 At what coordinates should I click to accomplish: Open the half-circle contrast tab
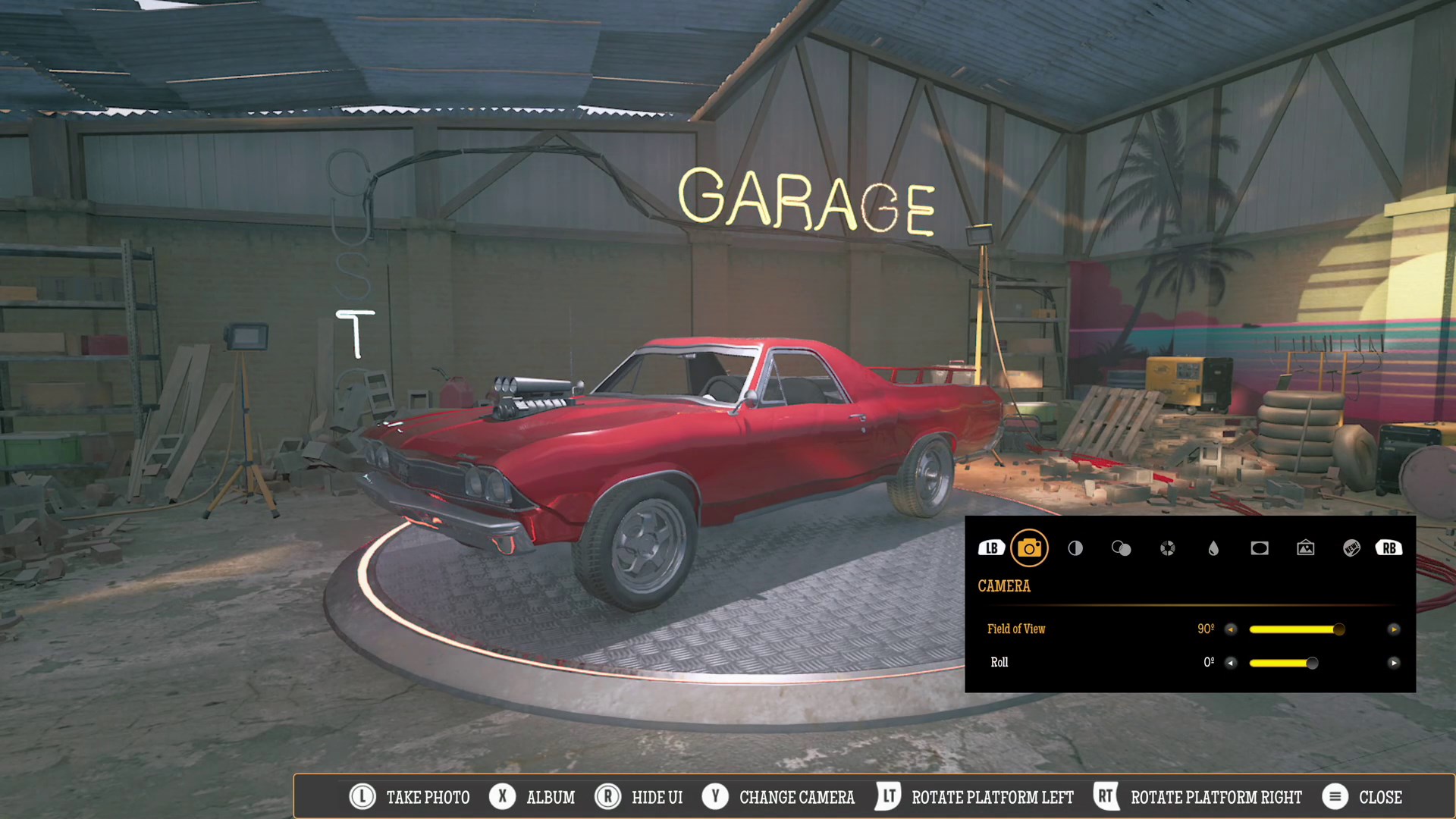tap(1075, 548)
